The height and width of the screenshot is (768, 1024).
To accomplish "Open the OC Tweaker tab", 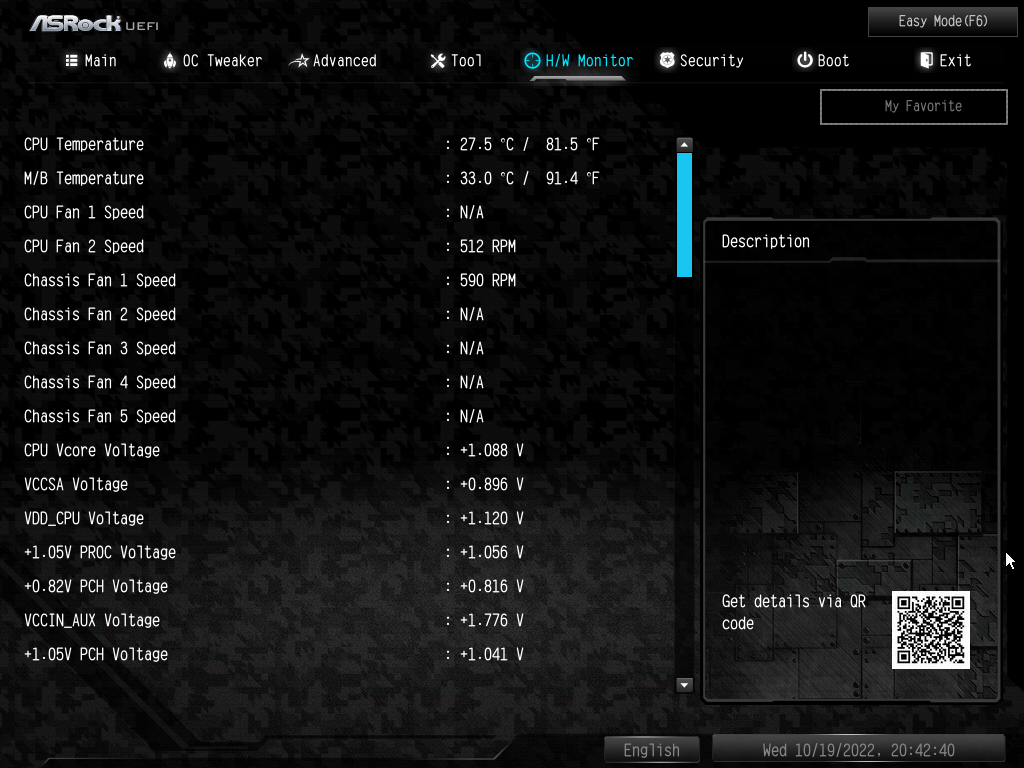I will (x=212, y=61).
